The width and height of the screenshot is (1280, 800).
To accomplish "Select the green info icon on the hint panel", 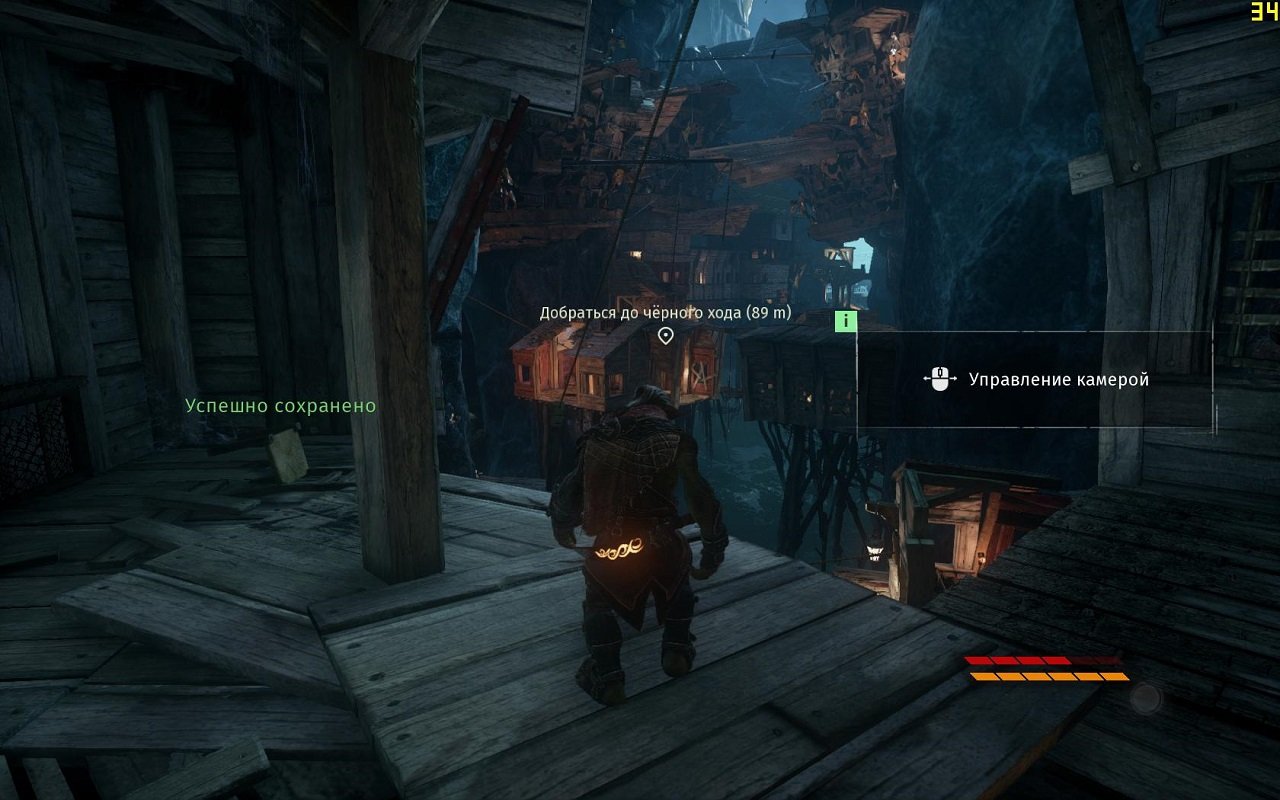I will (x=846, y=321).
